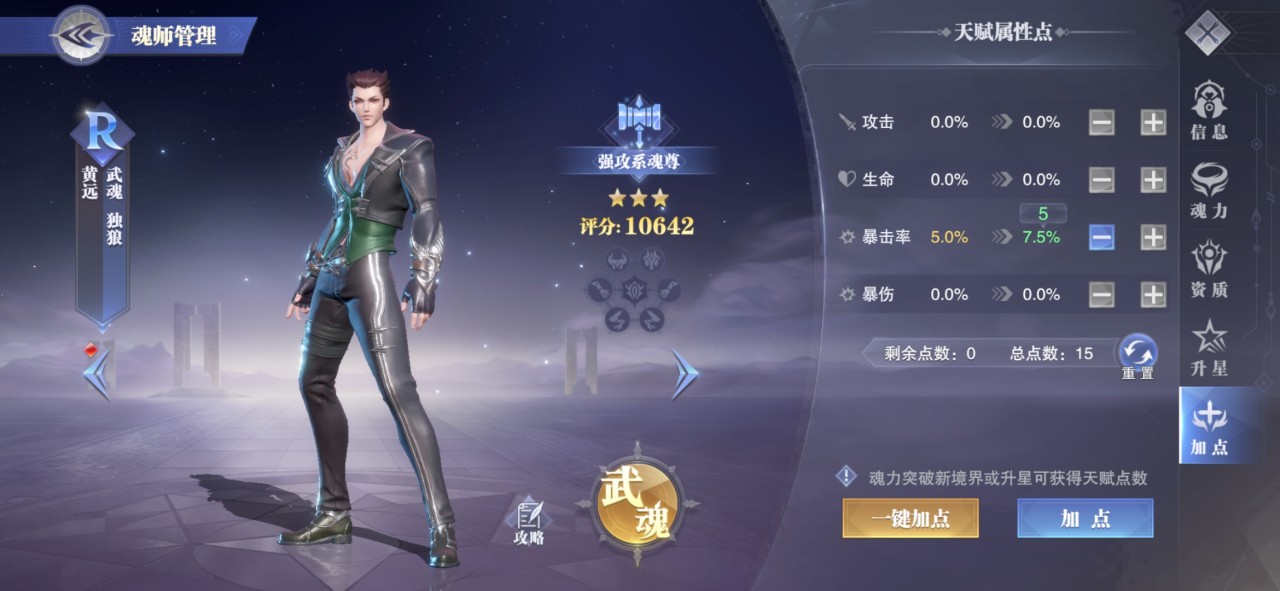Confirm allocation with the blue 加点 button
The image size is (1280, 591).
click(1085, 518)
